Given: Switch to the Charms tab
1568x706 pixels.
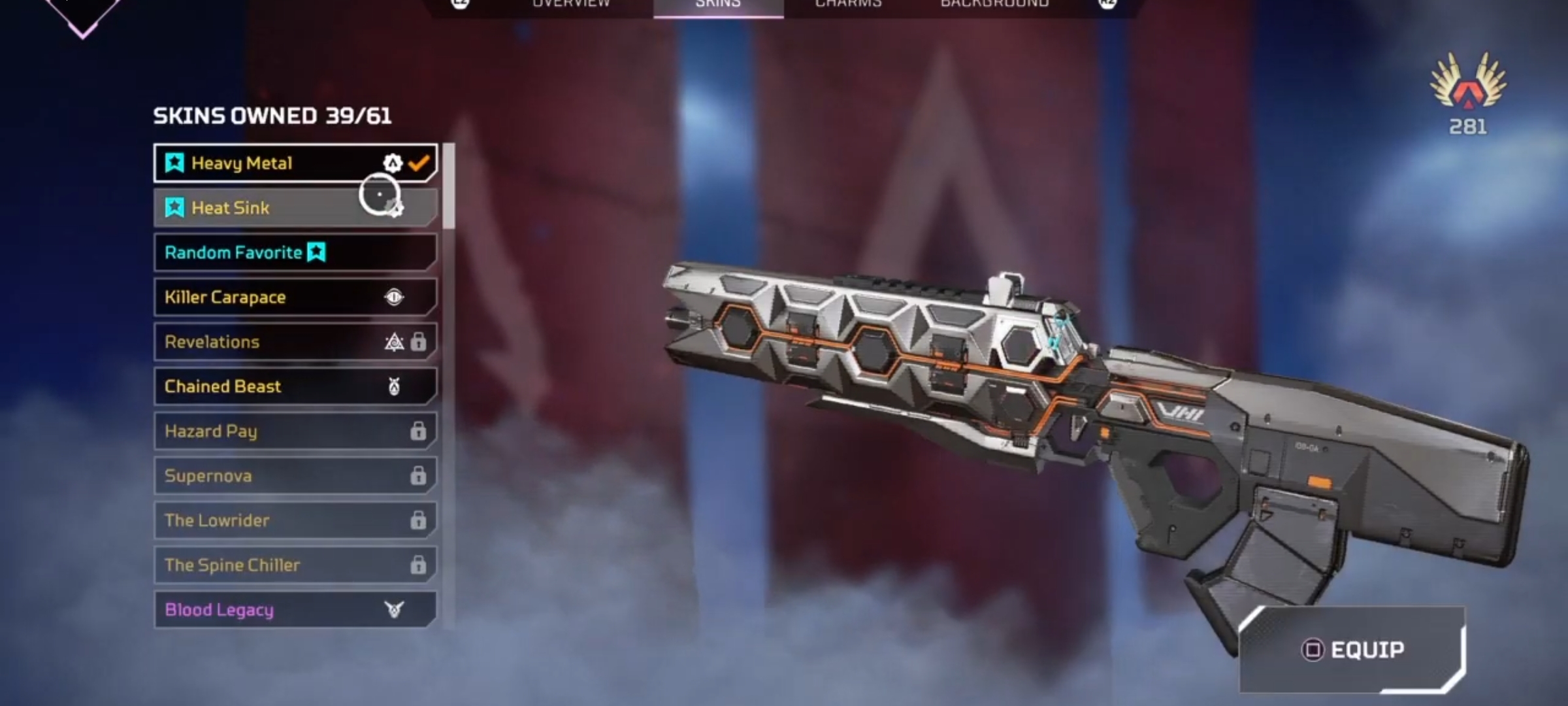Looking at the screenshot, I should pos(848,4).
